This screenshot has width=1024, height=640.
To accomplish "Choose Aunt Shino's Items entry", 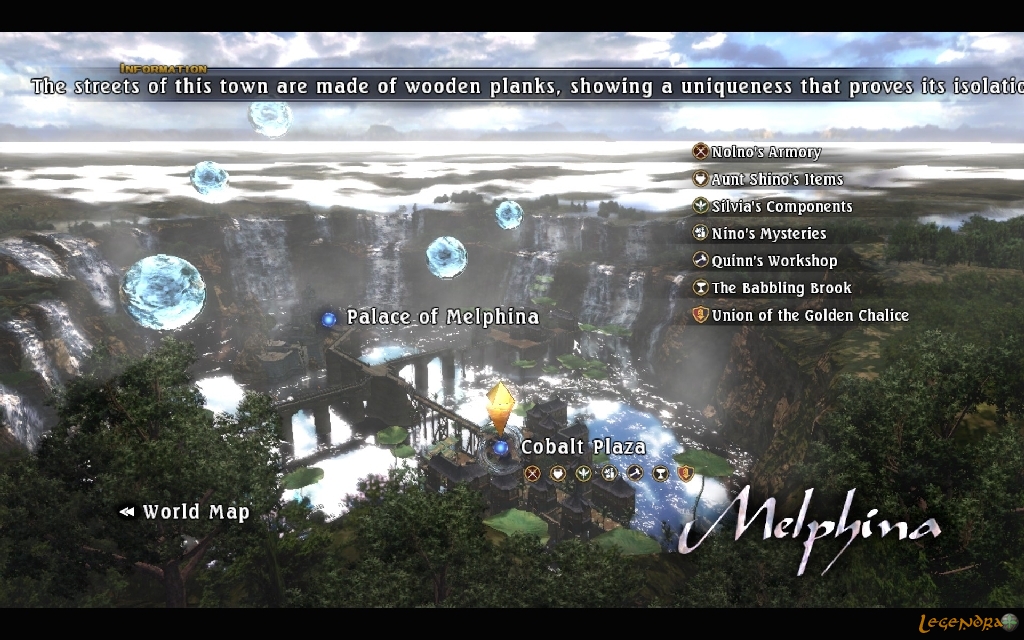I will (x=776, y=179).
